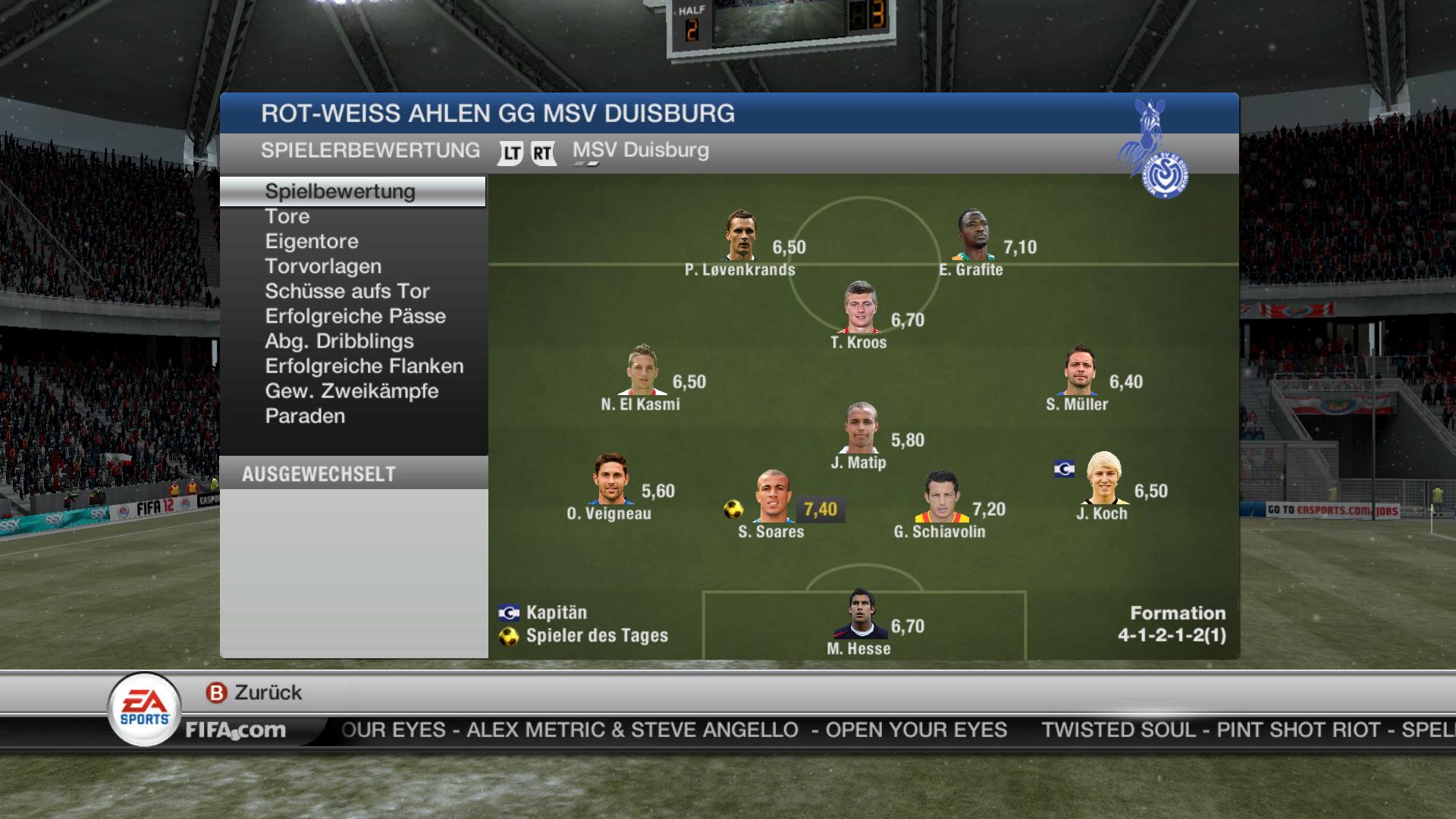Select P. Løvenkrands player portrait
The width and height of the screenshot is (1456, 819).
coord(741,236)
